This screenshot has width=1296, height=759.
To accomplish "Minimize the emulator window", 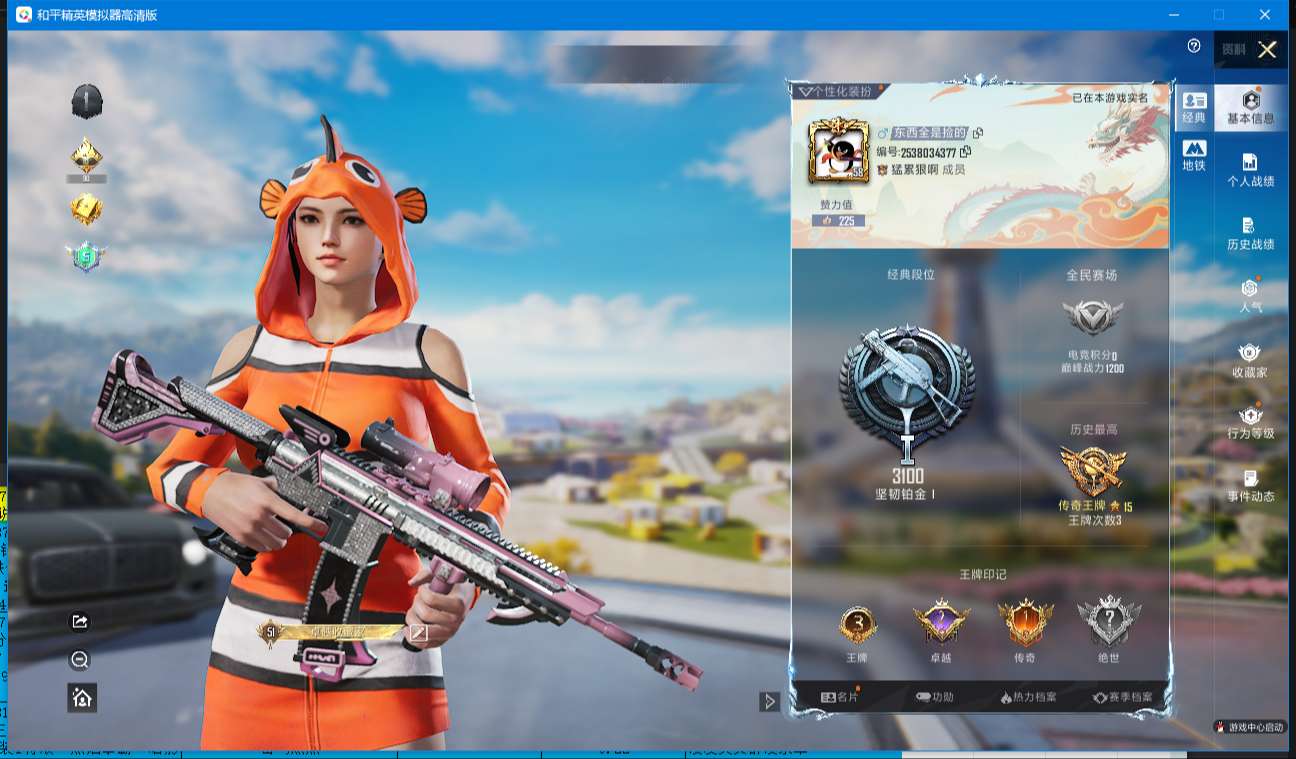I will pyautogui.click(x=1173, y=15).
